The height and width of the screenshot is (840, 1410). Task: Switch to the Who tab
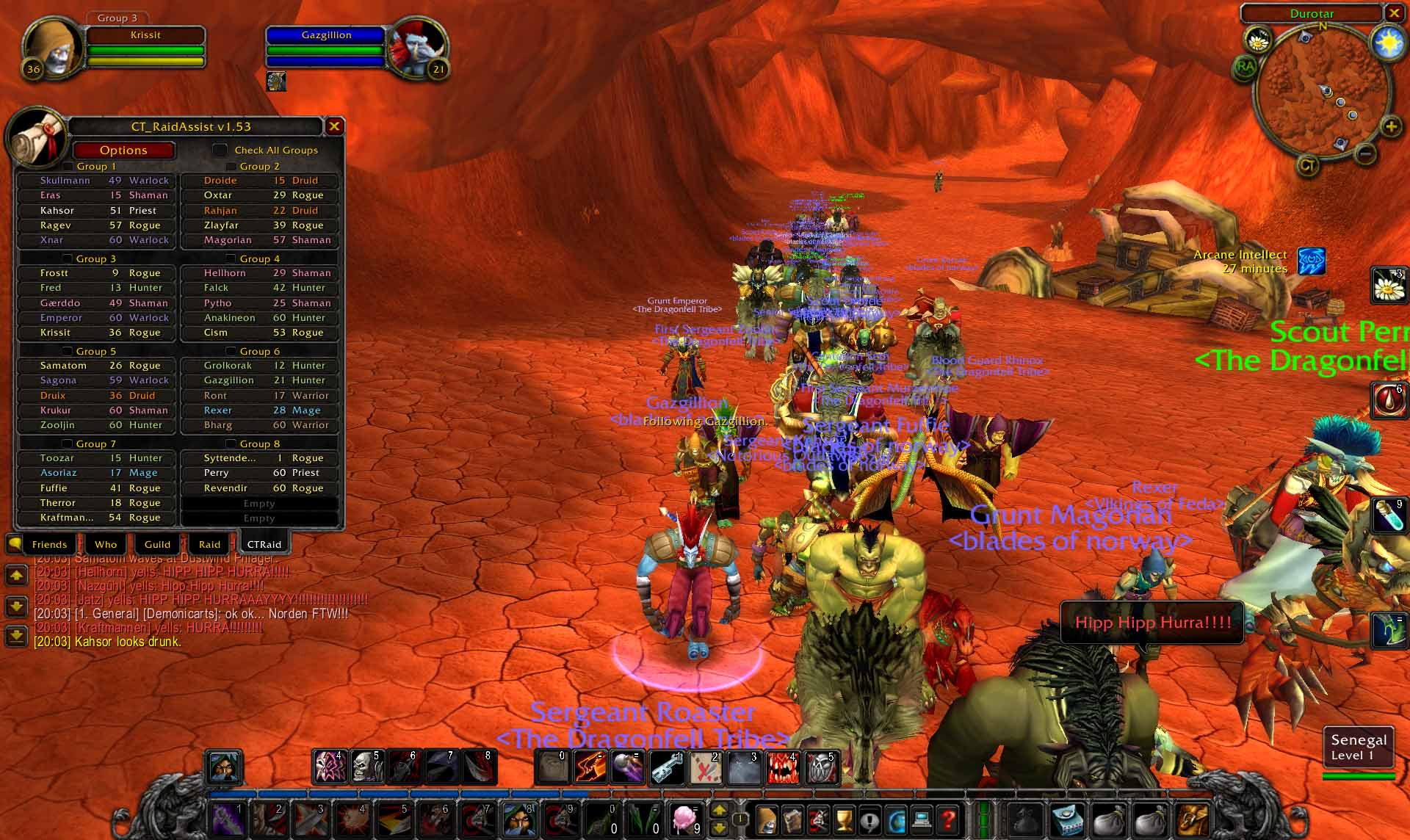pos(106,544)
